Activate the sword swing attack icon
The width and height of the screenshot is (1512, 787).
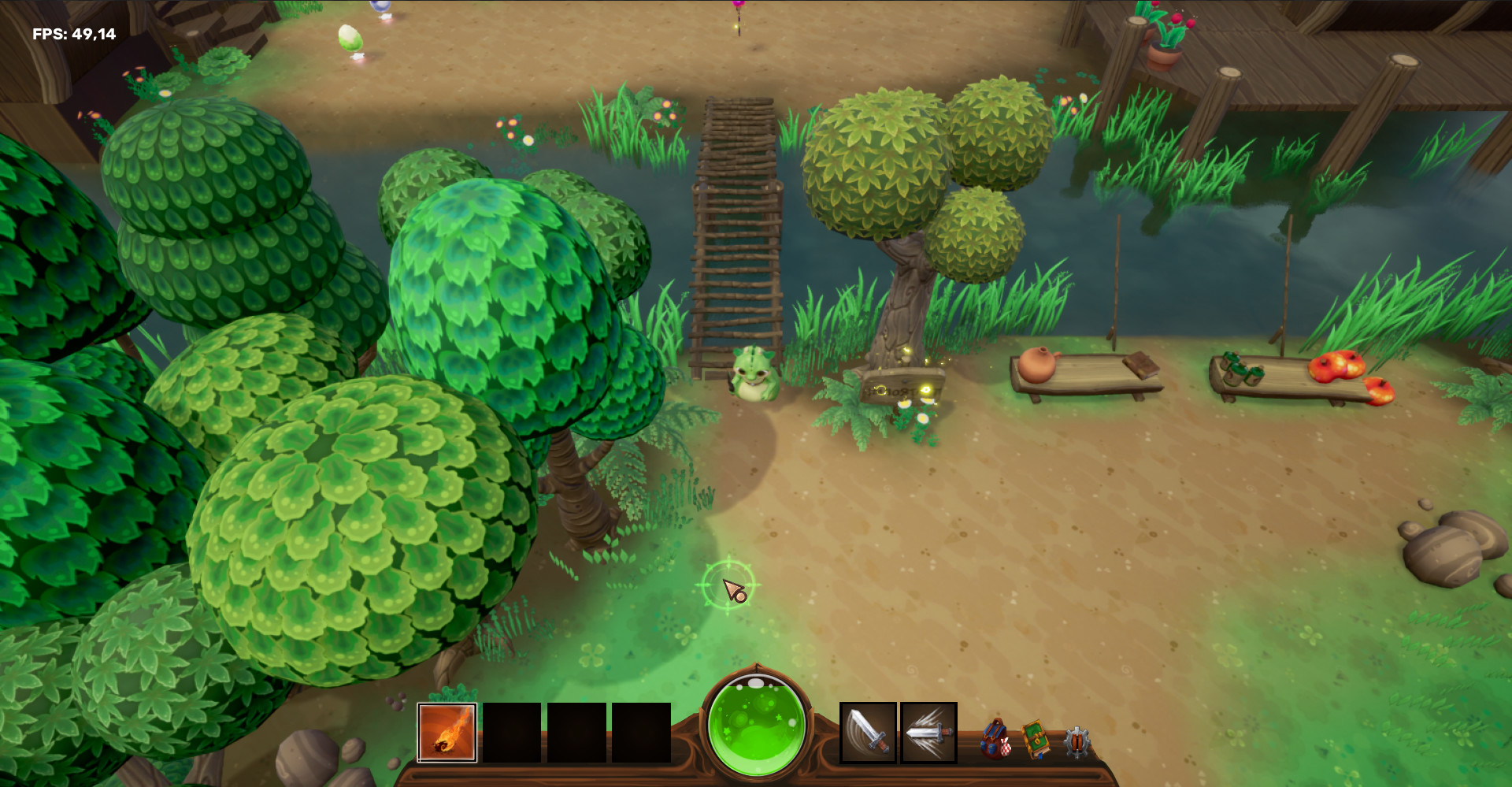(x=866, y=734)
